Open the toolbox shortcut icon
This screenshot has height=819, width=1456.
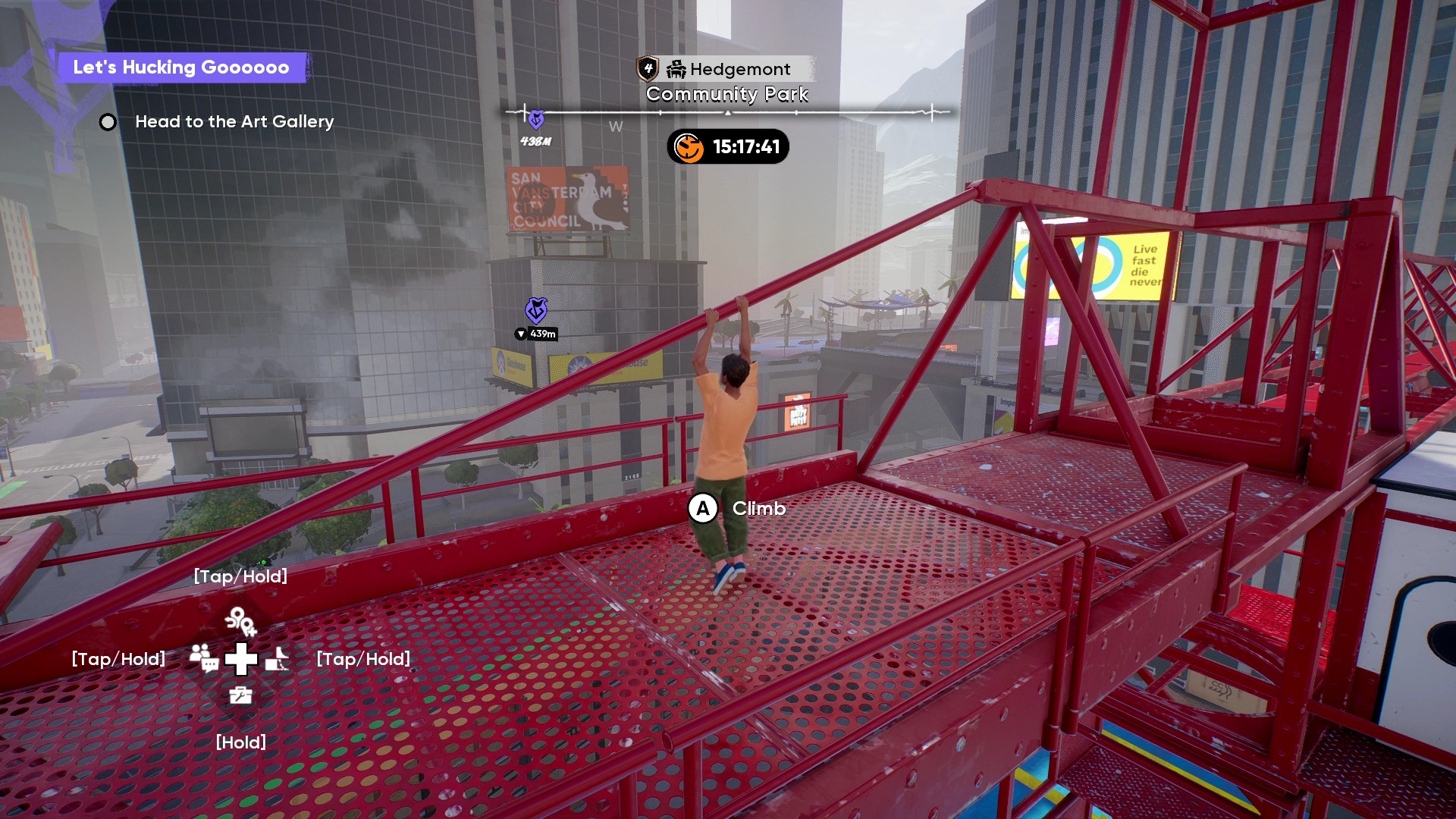click(240, 695)
